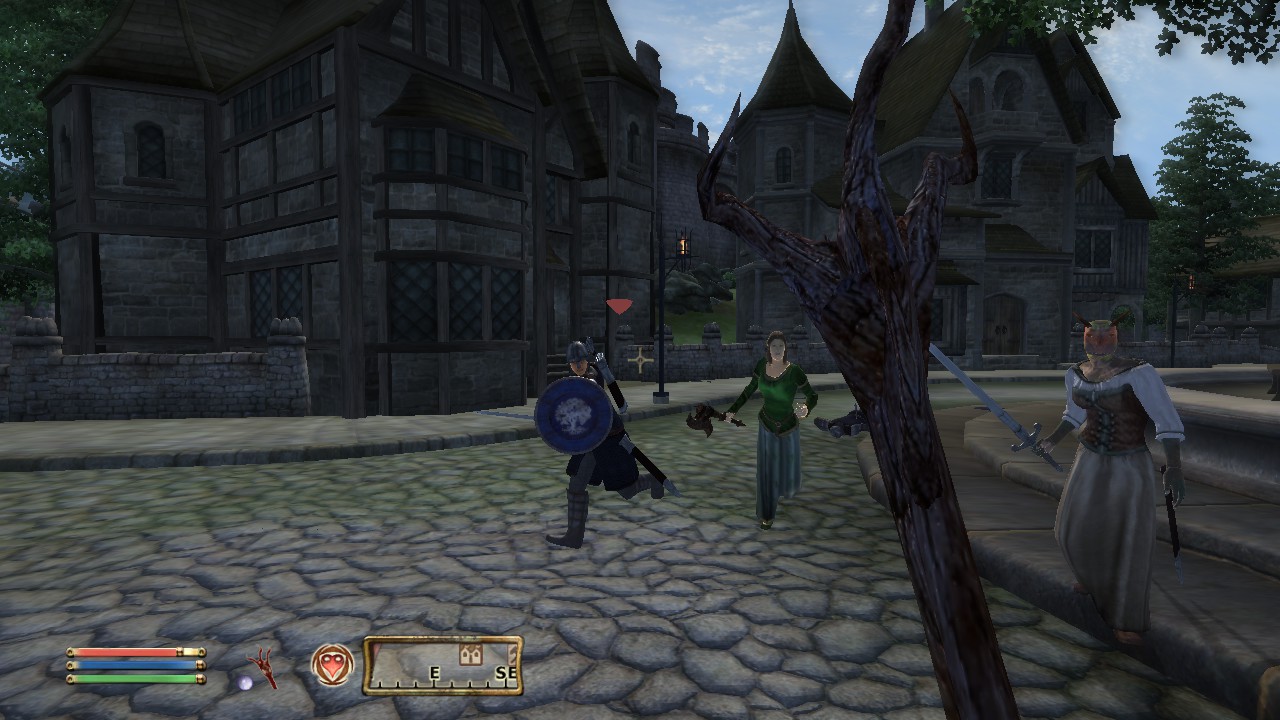Click the equipped staff weapon icon

coord(264,666)
